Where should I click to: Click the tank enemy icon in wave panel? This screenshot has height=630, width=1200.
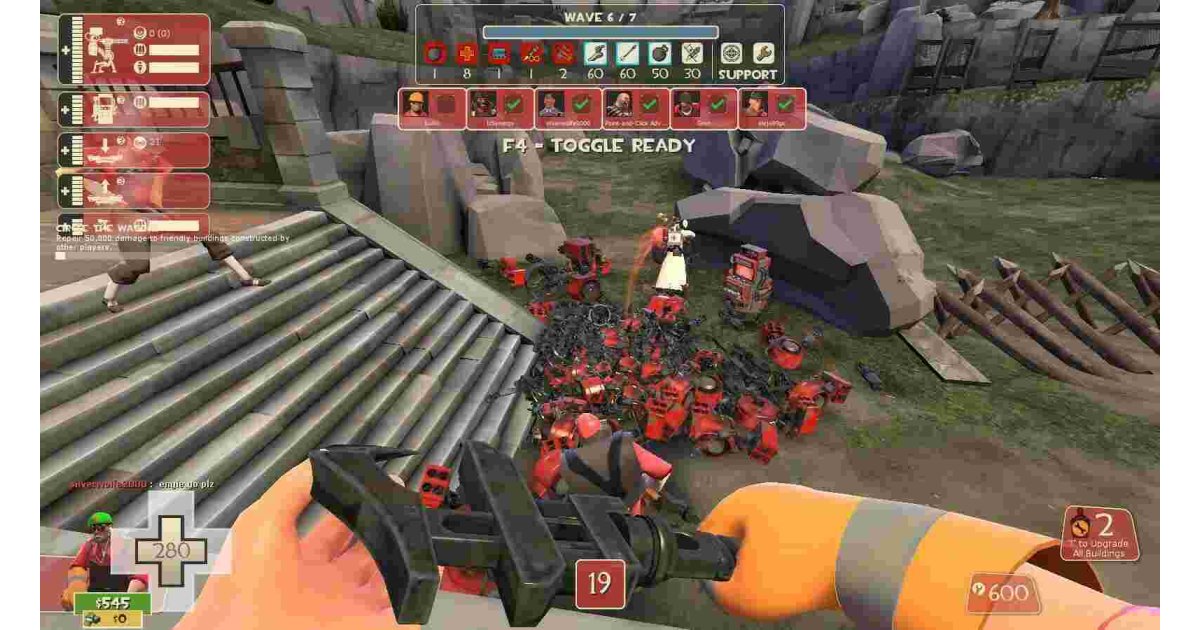tap(498, 54)
